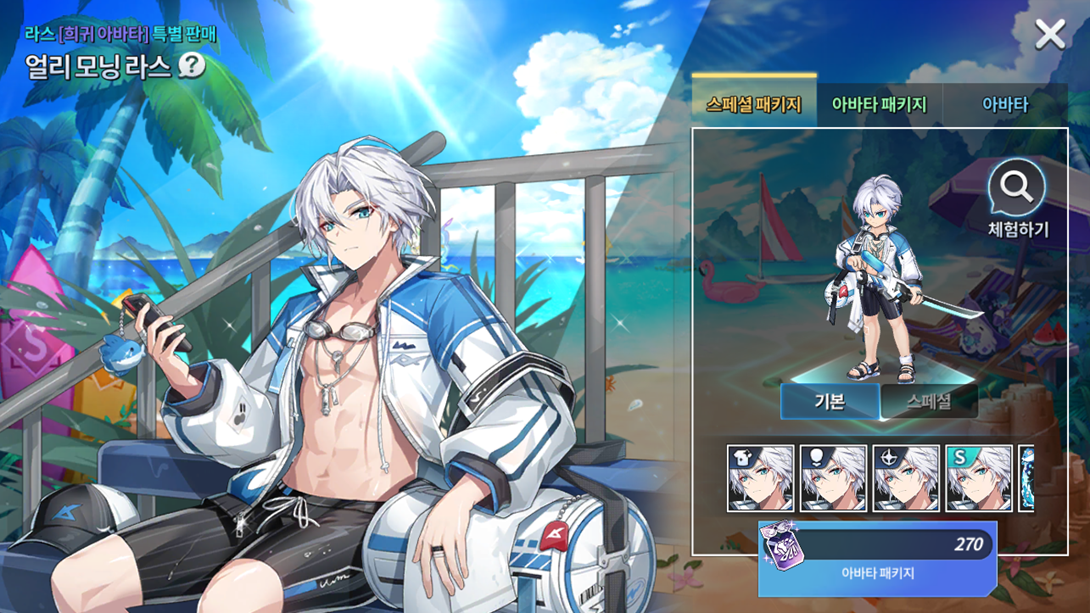The width and height of the screenshot is (1090, 613).
Task: Buy the 아바타 패키지 for 270
Action: pos(877,557)
